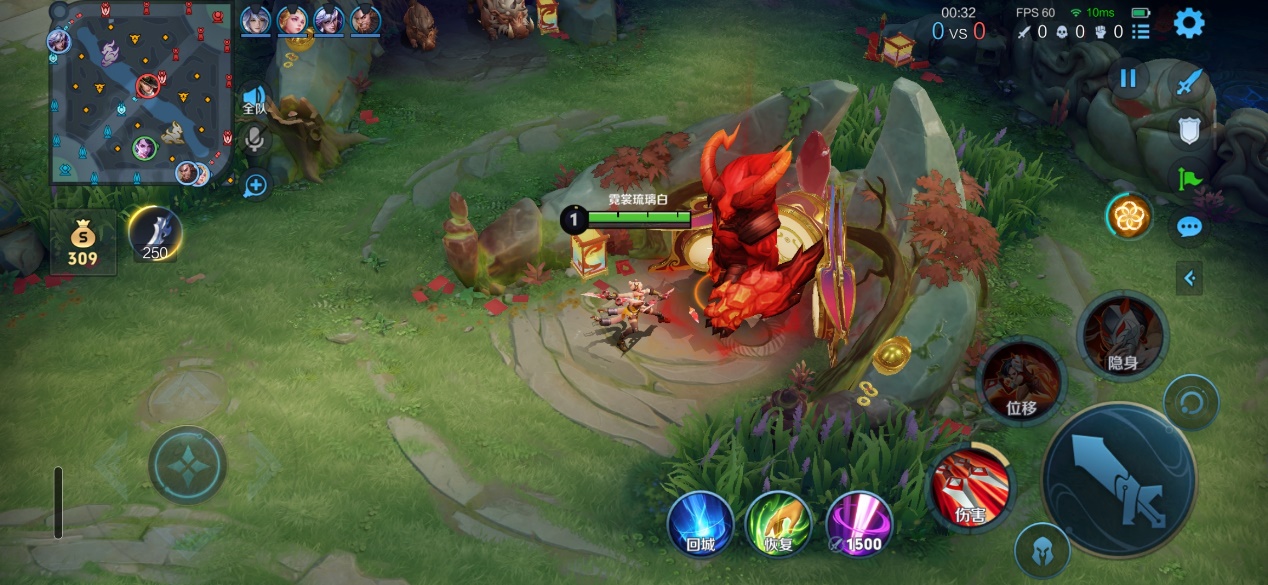Buy the recommended blade item costing 250
The height and width of the screenshot is (585, 1268).
point(155,235)
